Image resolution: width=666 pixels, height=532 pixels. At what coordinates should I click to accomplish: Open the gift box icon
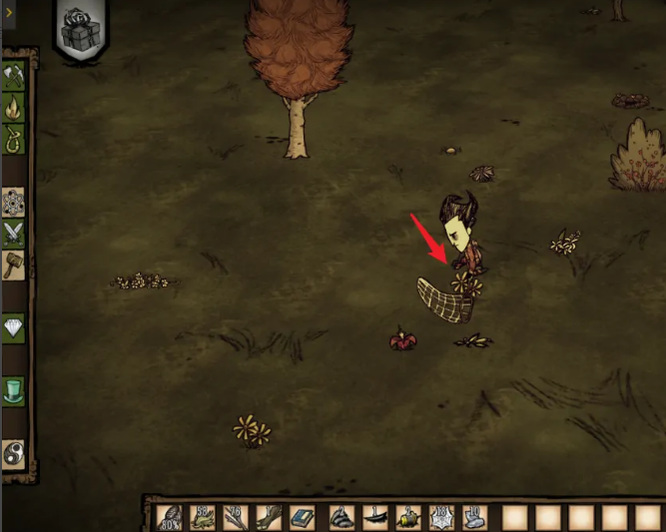(x=81, y=32)
